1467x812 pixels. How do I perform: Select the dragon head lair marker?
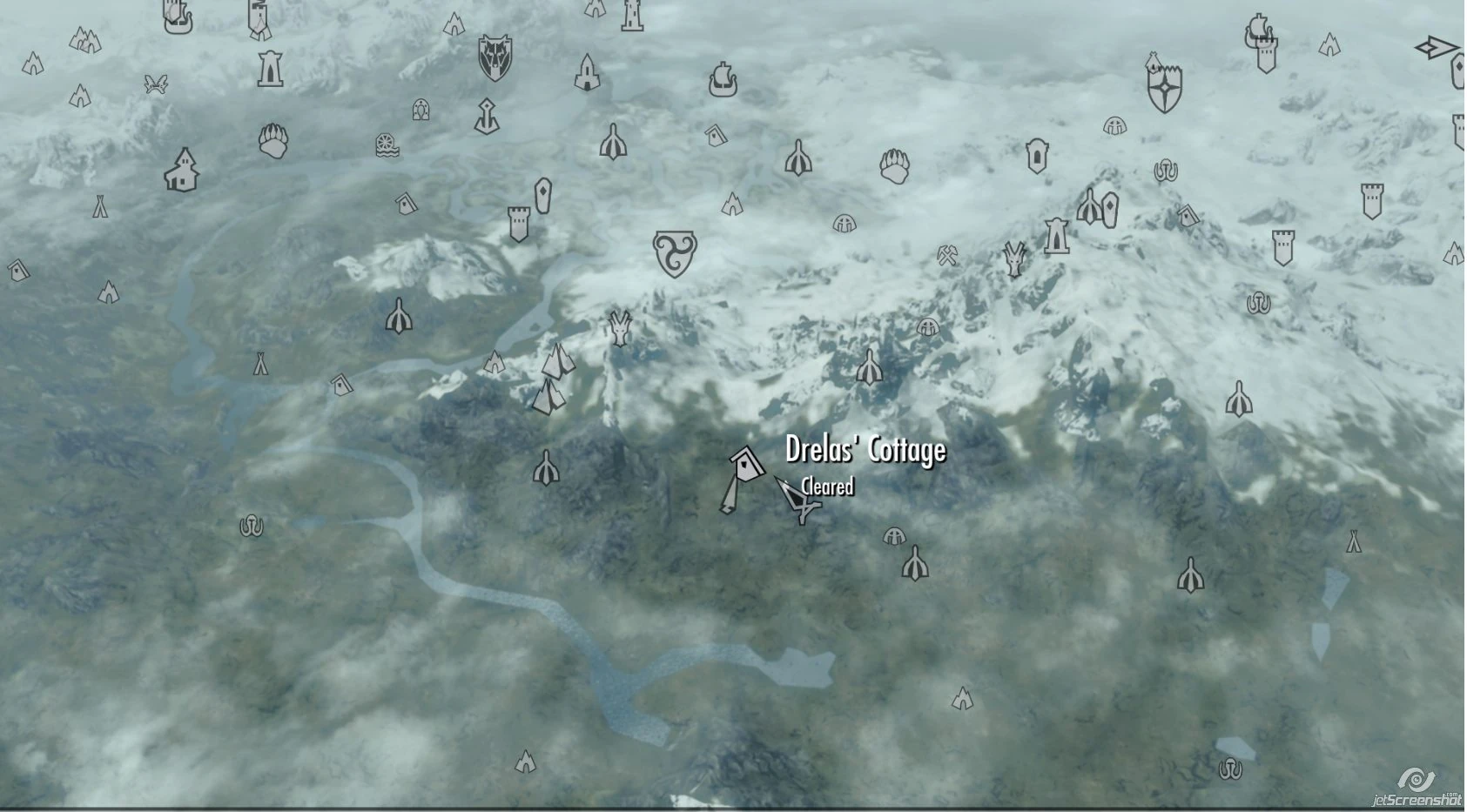coord(1015,258)
